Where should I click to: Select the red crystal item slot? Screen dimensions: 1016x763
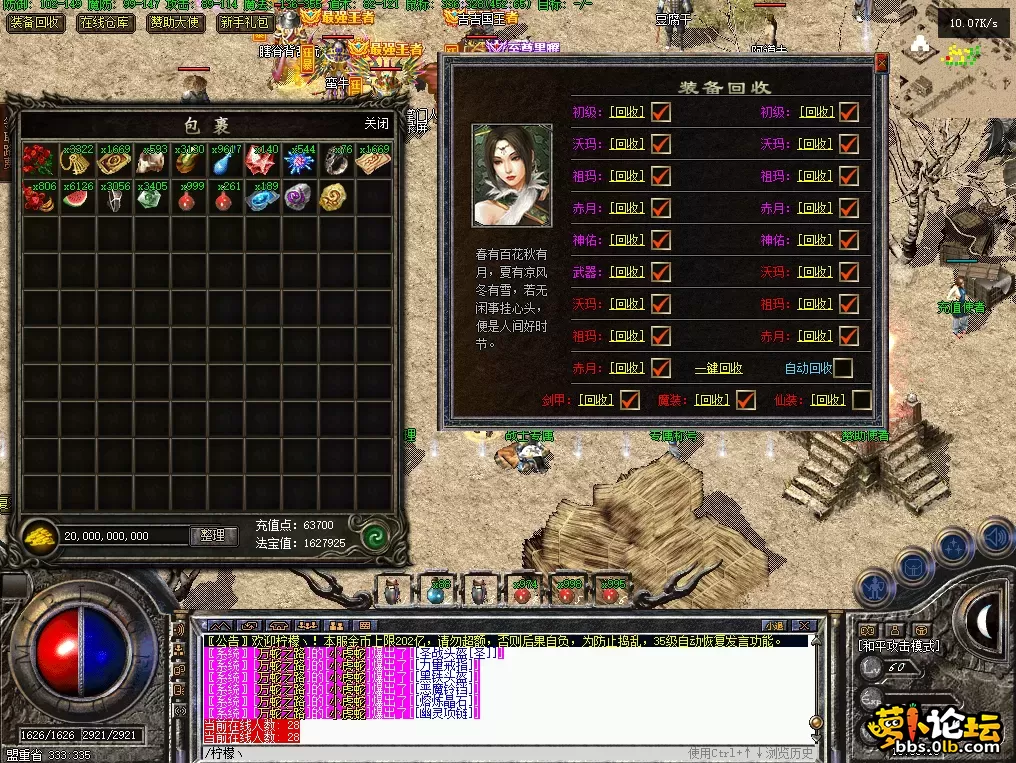click(262, 160)
